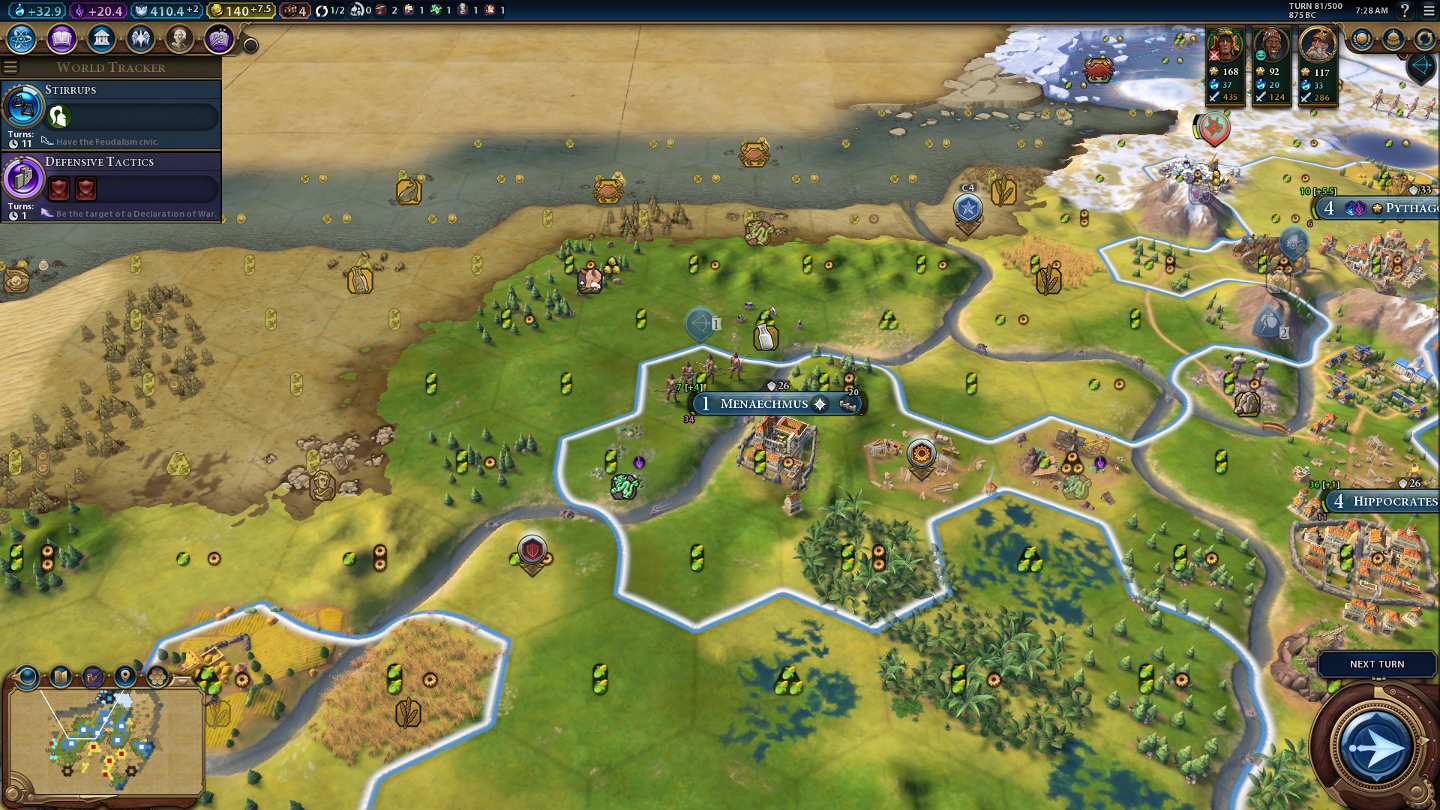Image resolution: width=1440 pixels, height=810 pixels.
Task: Open the main game menu
Action: [x=1428, y=10]
